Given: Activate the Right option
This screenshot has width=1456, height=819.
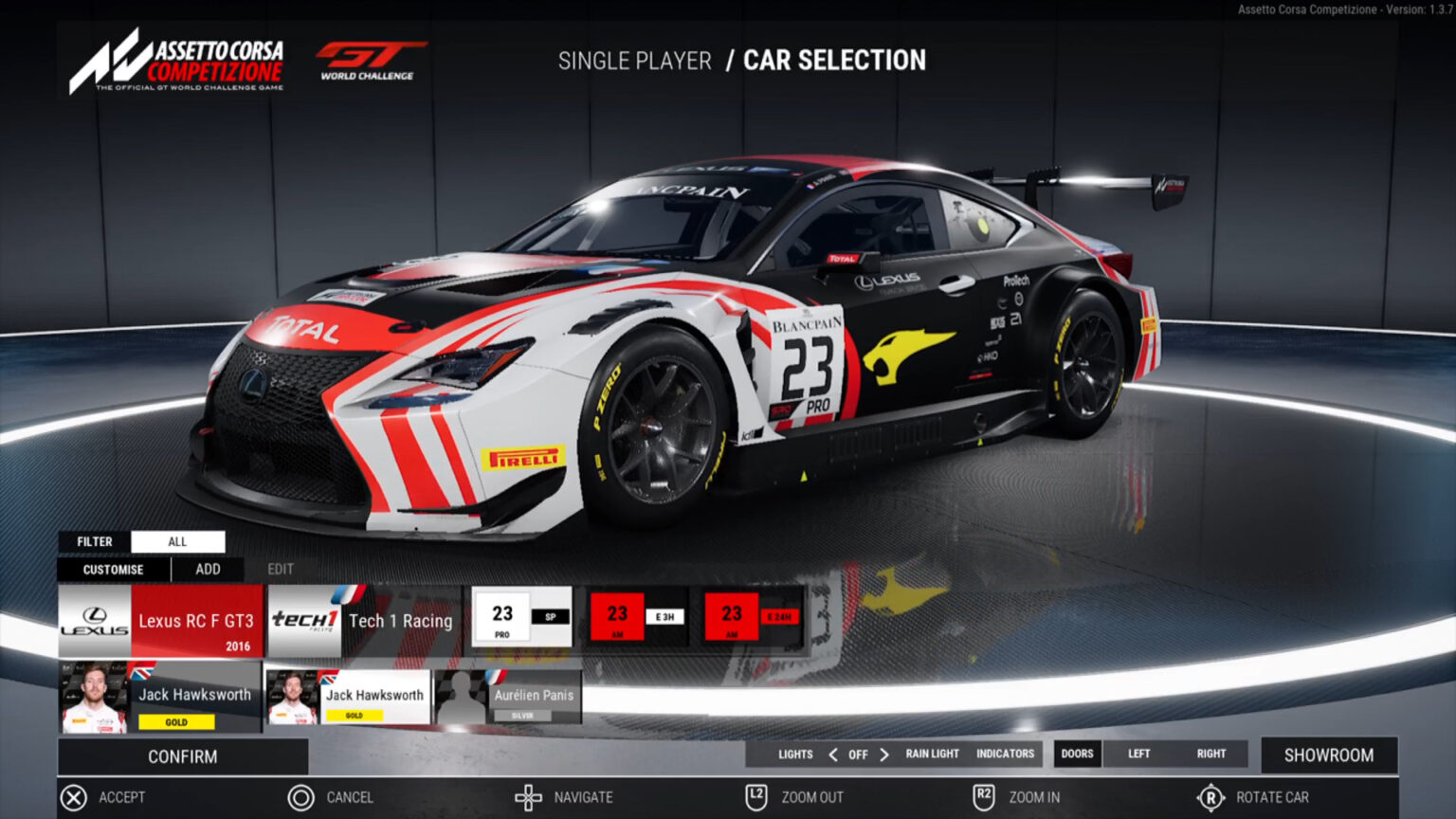Looking at the screenshot, I should (1210, 755).
